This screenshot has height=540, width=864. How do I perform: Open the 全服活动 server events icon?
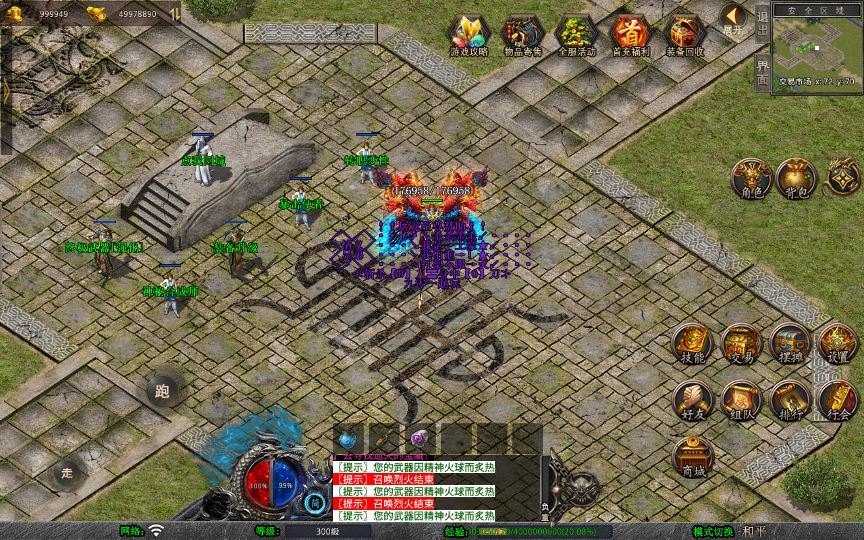(x=576, y=34)
